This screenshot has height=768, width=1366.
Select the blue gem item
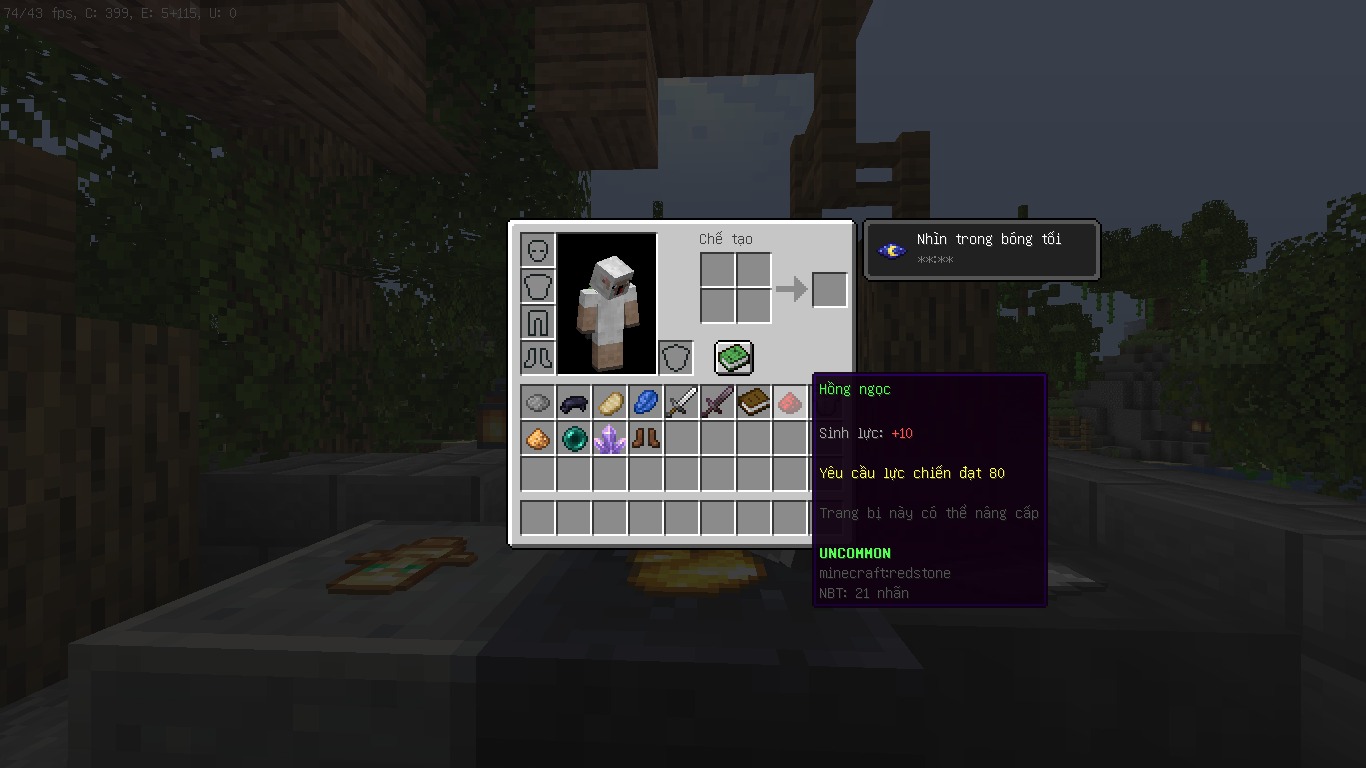tap(646, 403)
